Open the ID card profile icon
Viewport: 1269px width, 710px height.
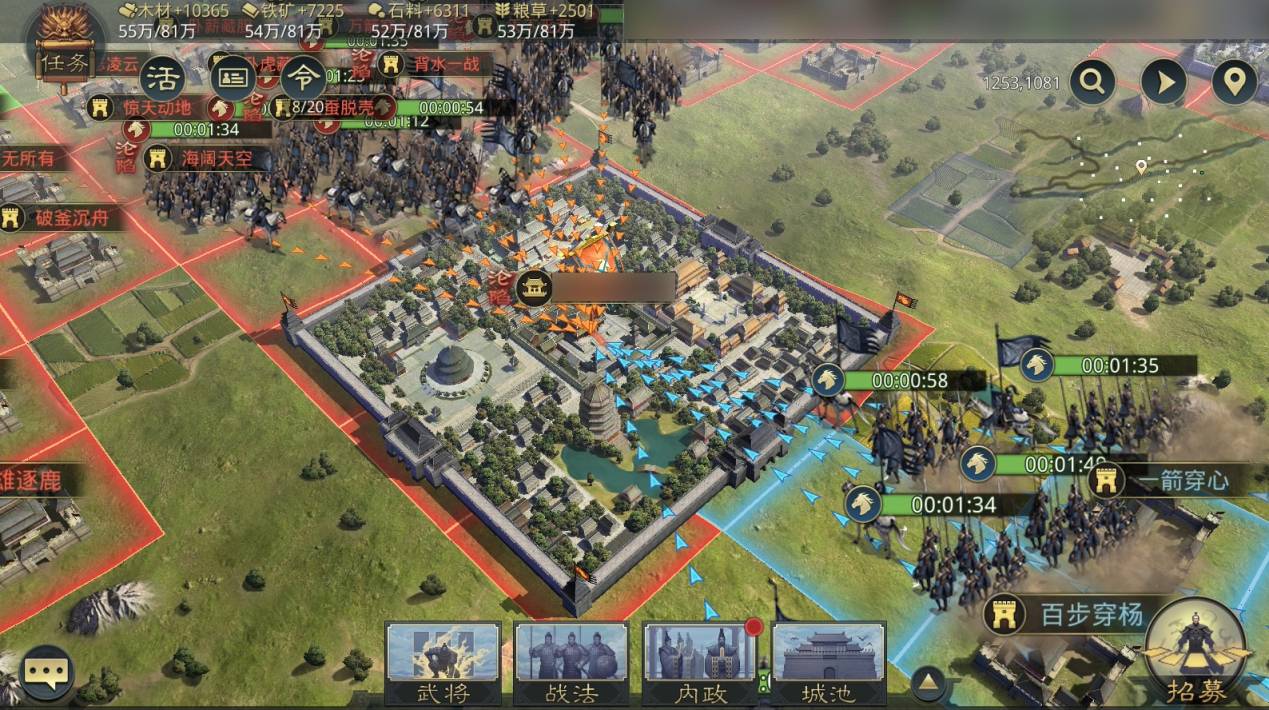(232, 76)
